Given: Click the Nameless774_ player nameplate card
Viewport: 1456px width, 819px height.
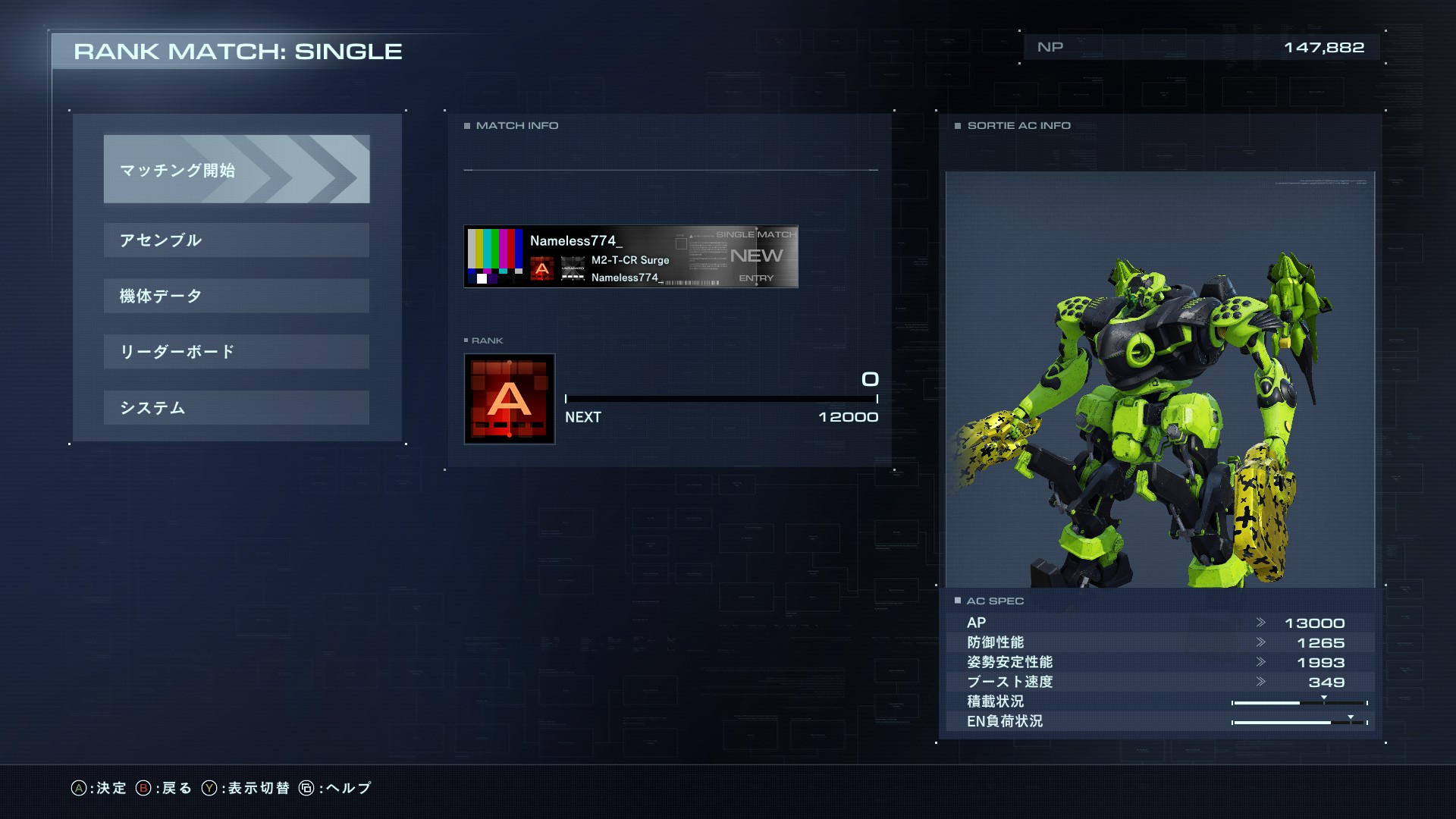Looking at the screenshot, I should tap(630, 257).
